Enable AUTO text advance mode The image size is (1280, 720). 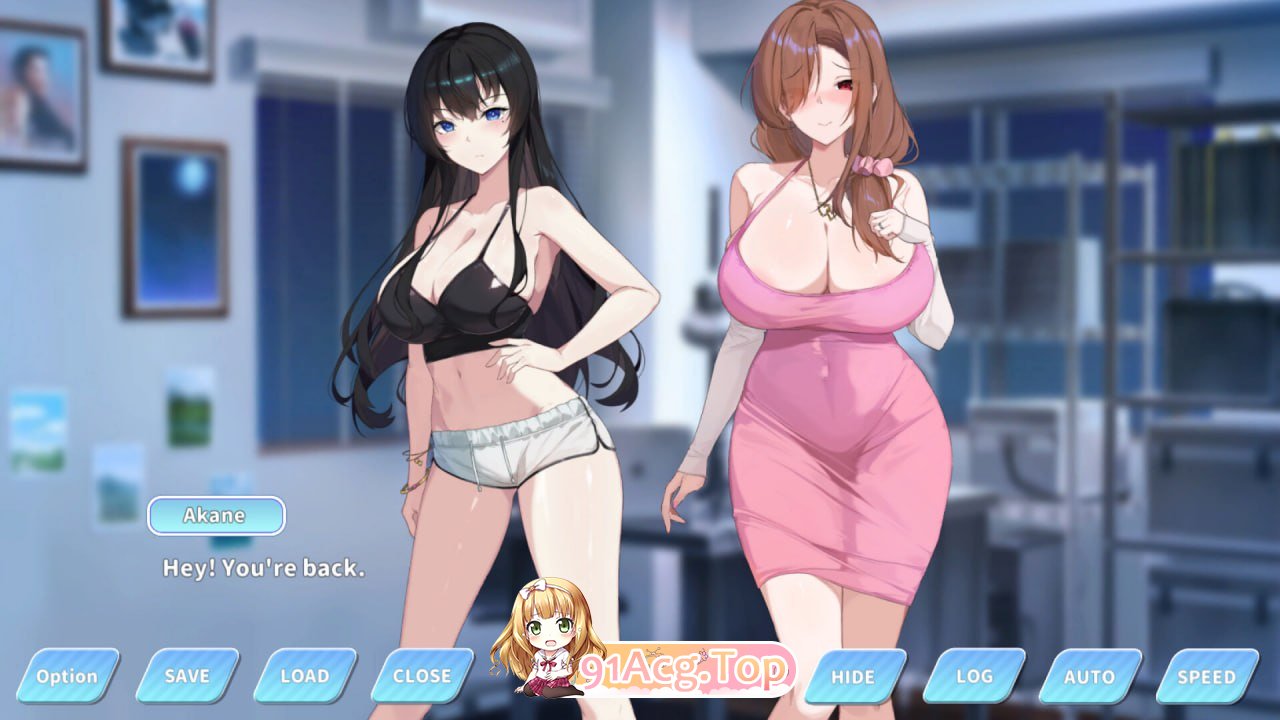coord(1089,676)
